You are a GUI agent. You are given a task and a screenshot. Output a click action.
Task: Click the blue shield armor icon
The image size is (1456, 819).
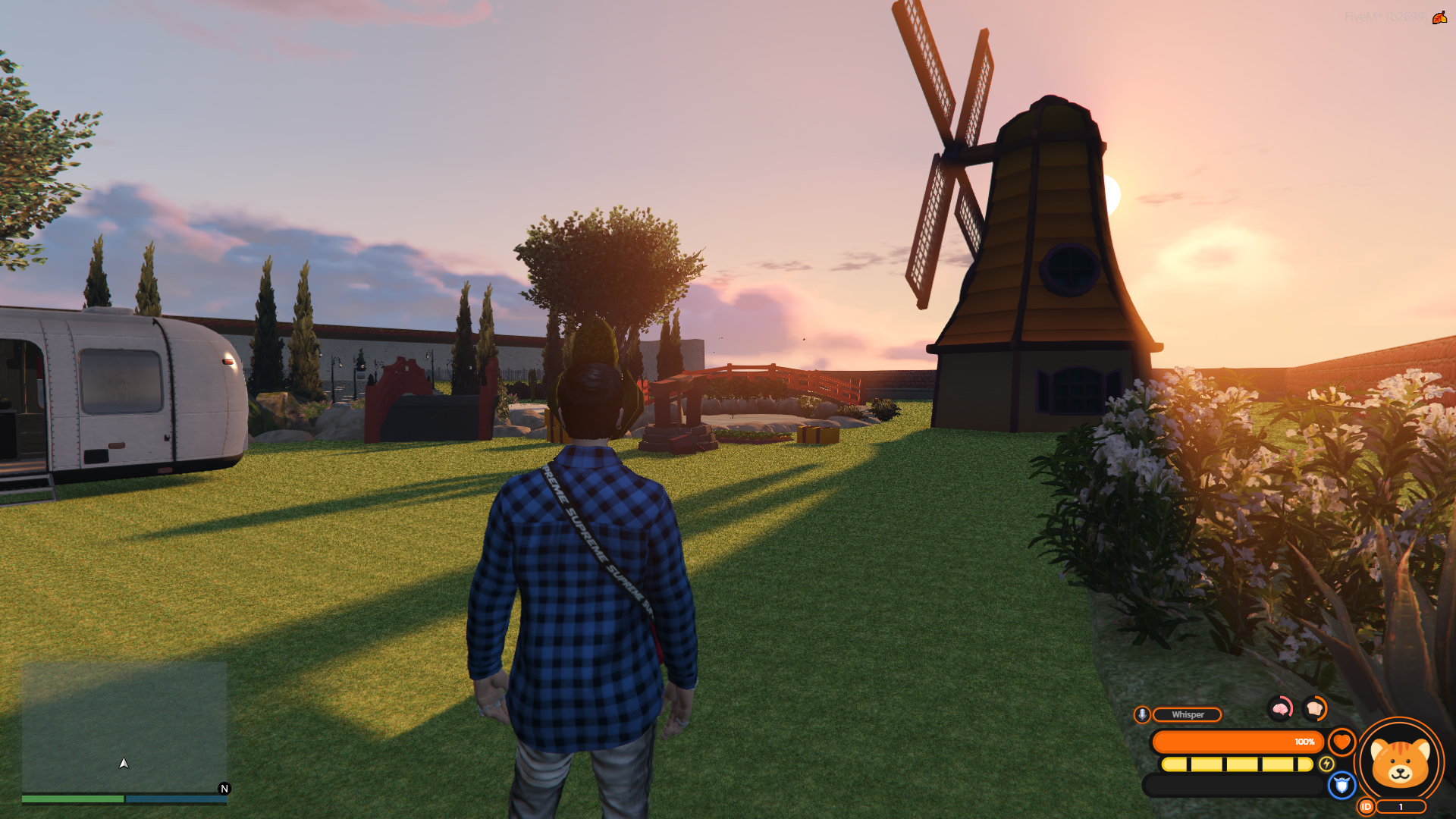(1341, 786)
